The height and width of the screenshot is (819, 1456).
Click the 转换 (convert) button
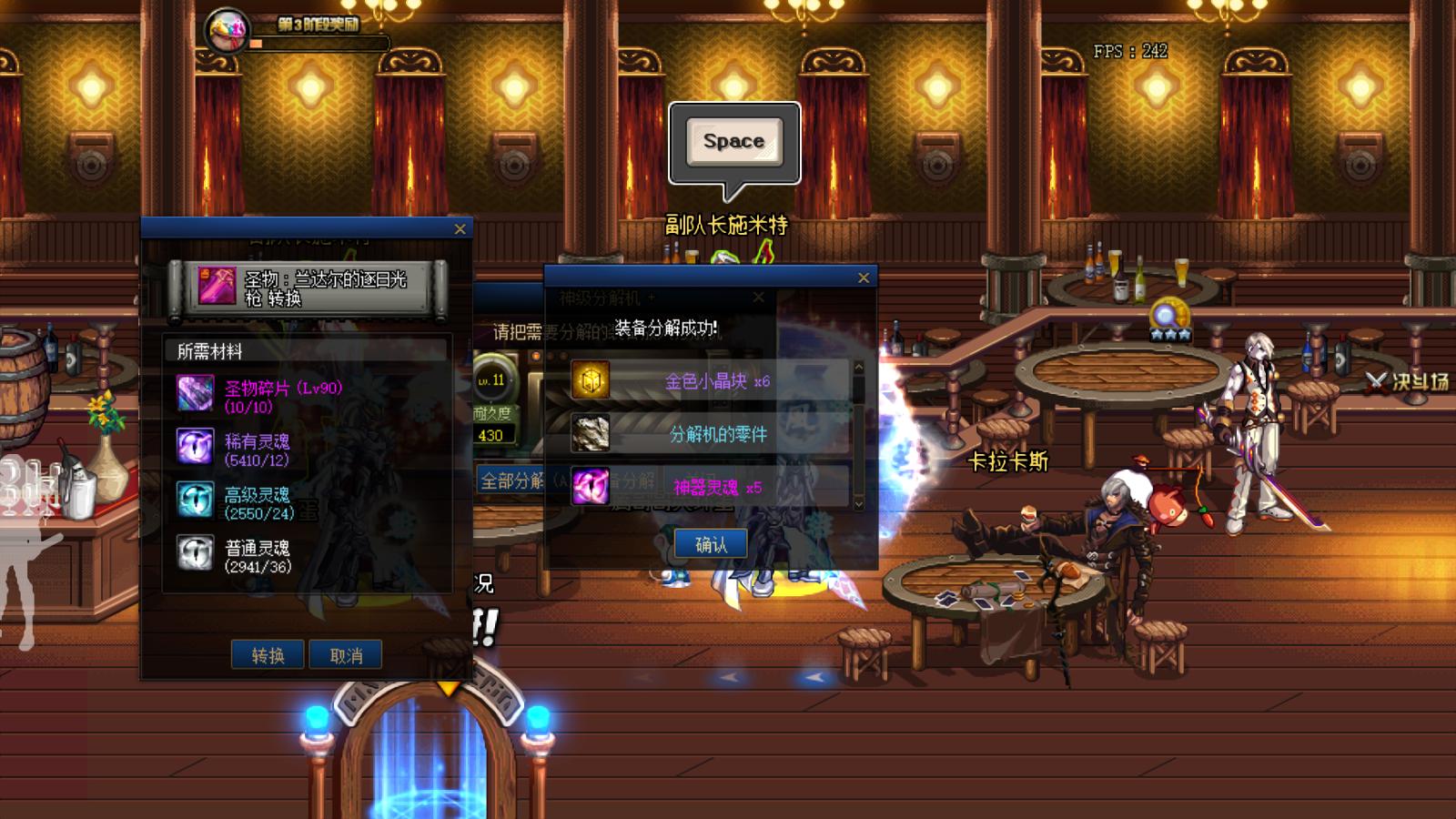[268, 655]
